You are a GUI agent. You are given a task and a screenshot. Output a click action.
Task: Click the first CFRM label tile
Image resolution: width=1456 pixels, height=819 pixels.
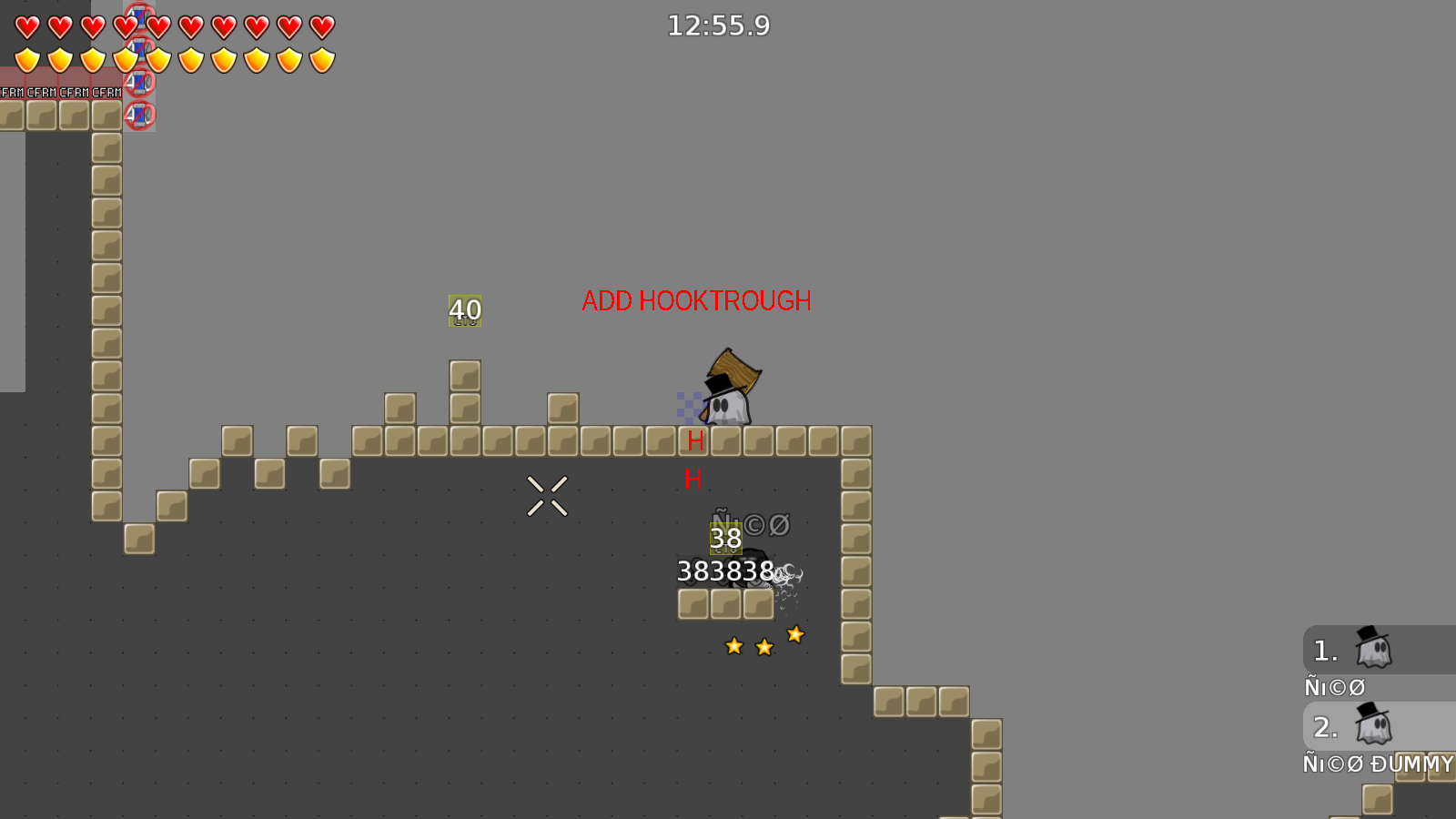tap(11, 91)
